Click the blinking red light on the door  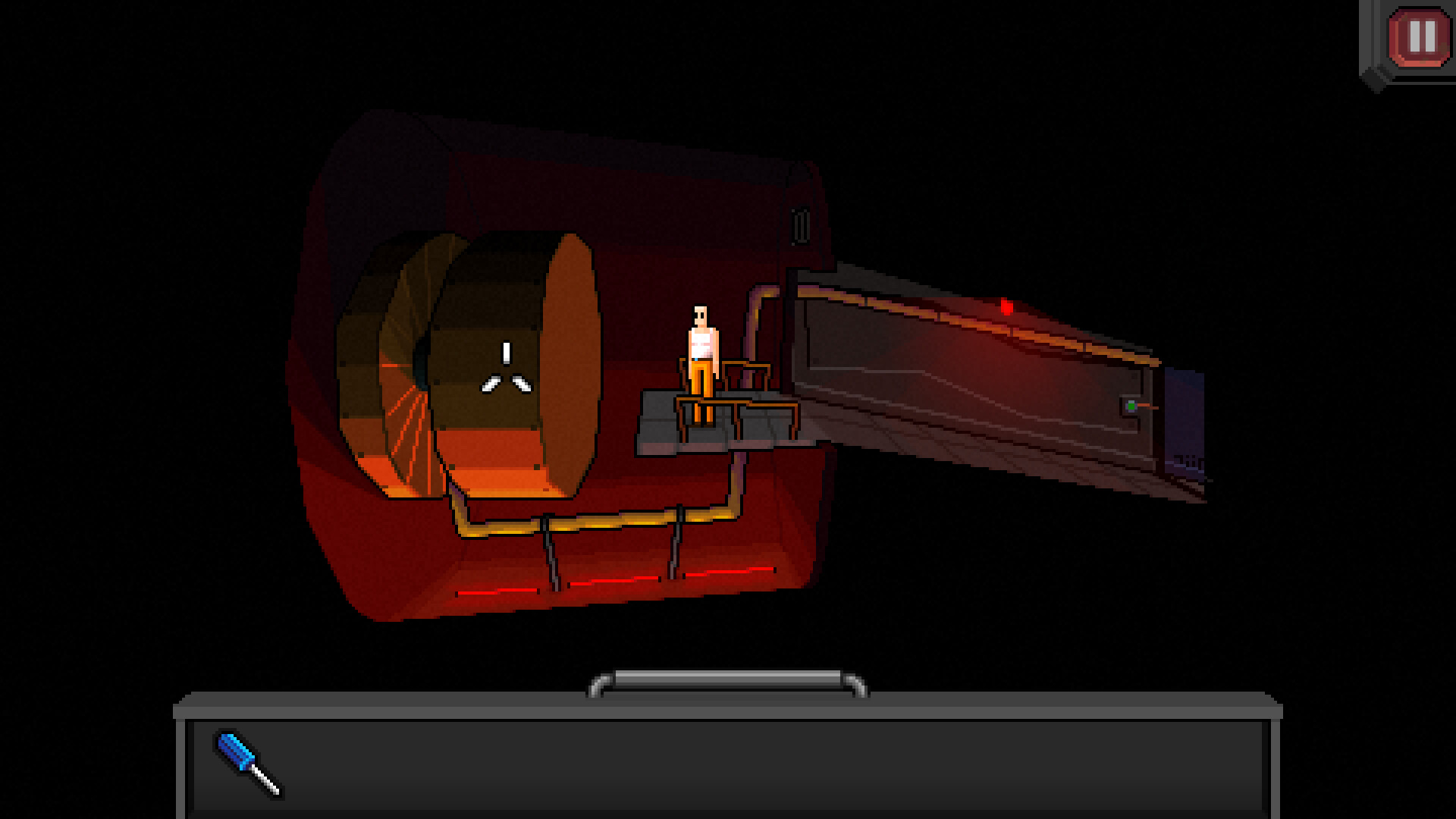(x=1007, y=307)
